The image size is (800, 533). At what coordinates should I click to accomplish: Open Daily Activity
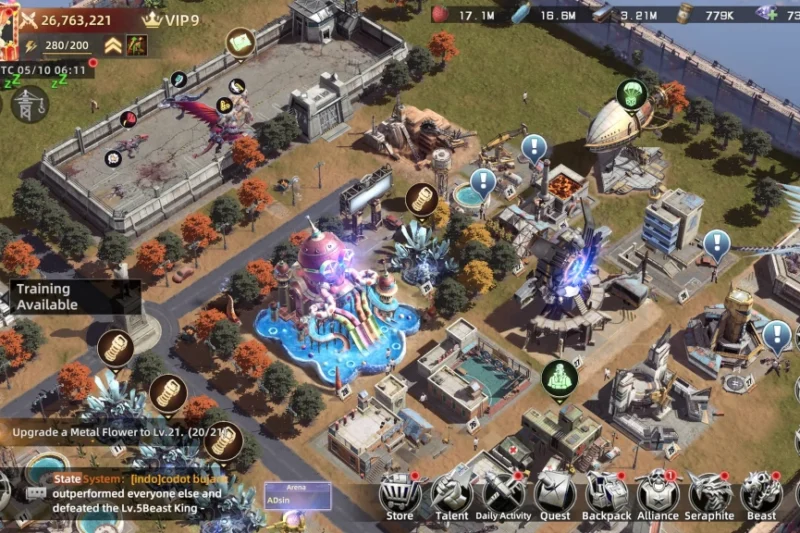[x=503, y=494]
